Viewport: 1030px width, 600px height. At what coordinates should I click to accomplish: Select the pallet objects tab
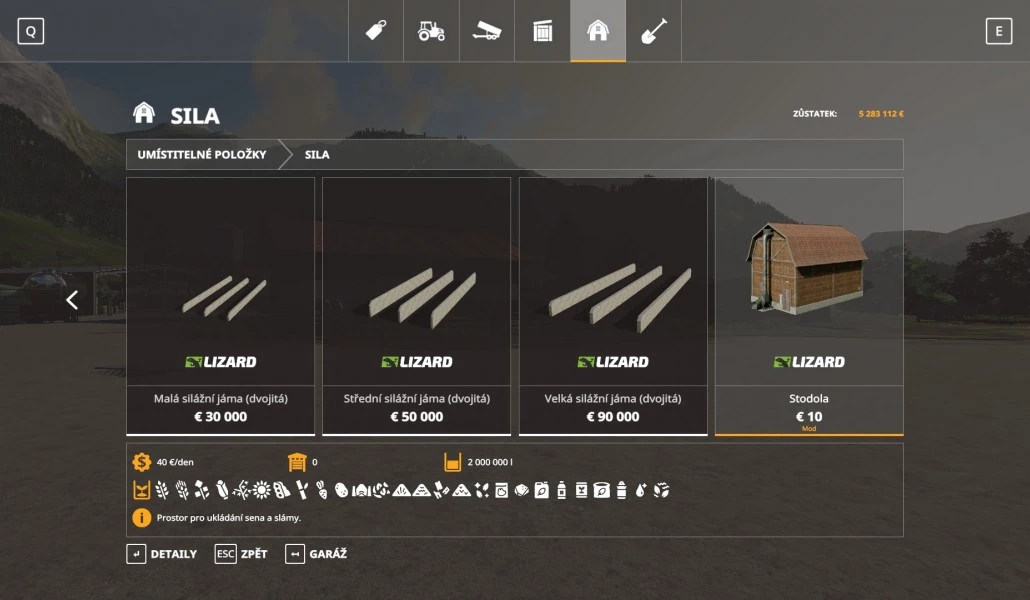point(542,31)
